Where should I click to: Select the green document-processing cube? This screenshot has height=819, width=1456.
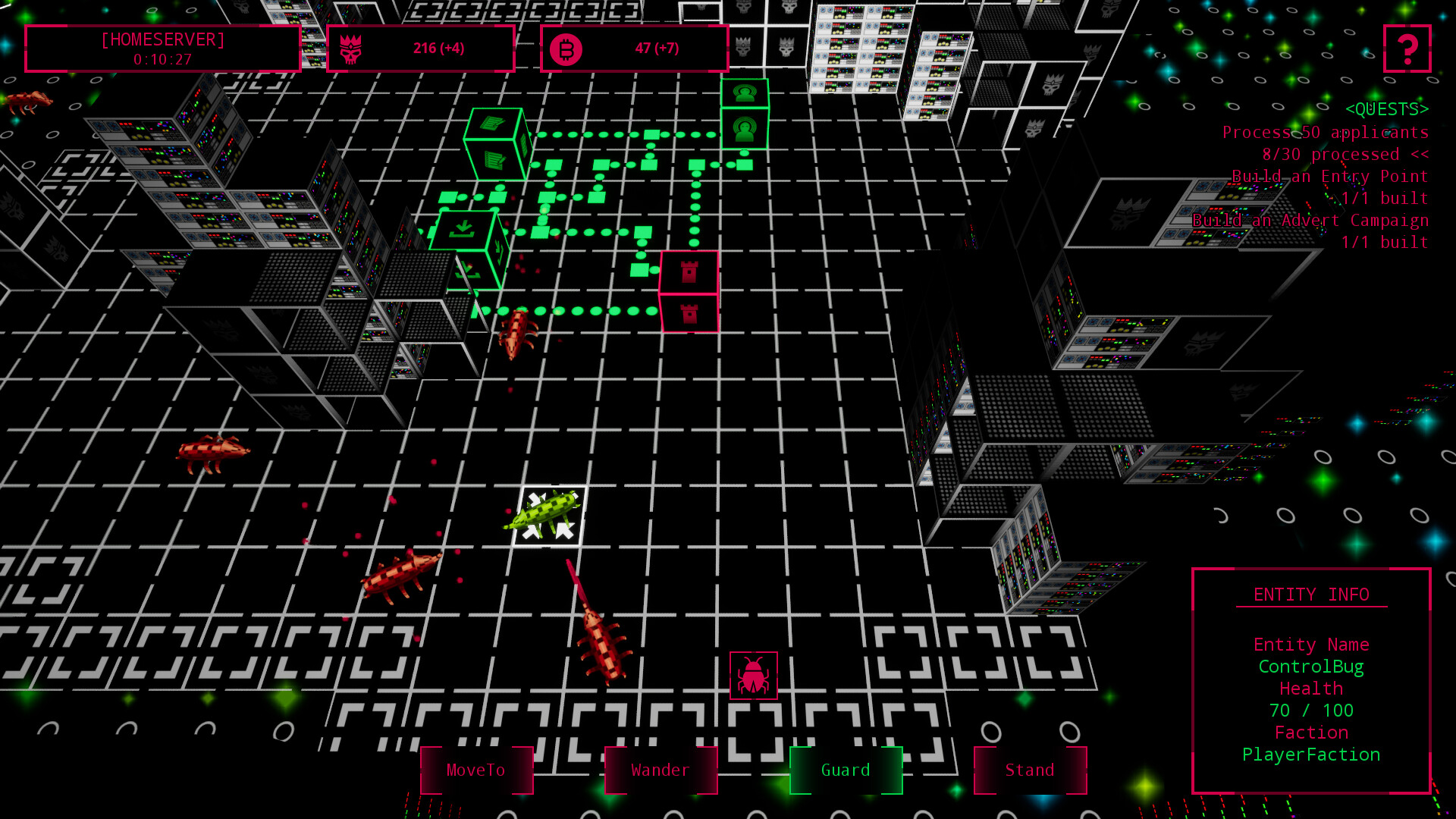(x=495, y=144)
